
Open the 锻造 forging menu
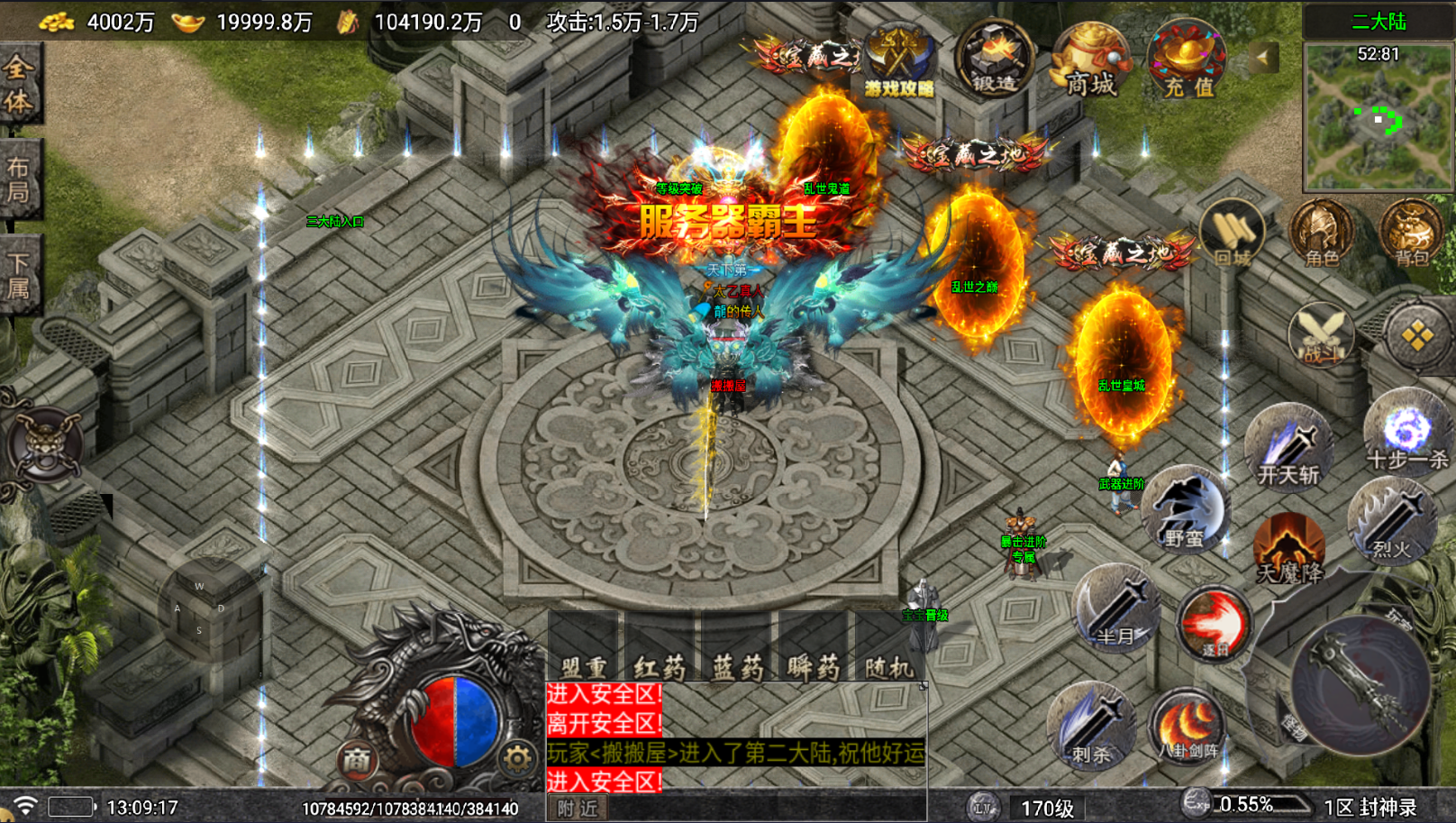tap(994, 59)
